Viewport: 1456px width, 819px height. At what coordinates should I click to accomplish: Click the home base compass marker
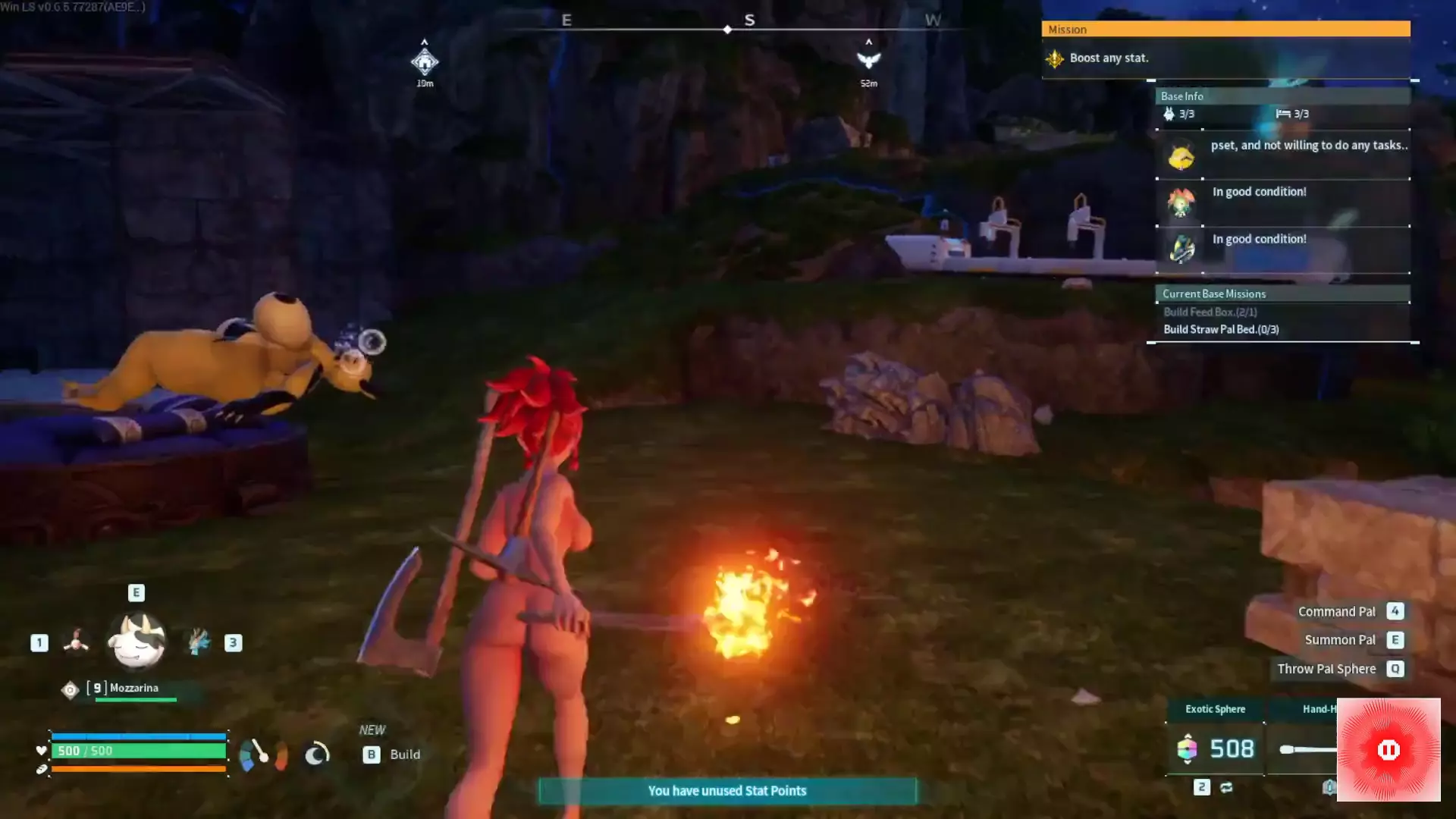(425, 61)
